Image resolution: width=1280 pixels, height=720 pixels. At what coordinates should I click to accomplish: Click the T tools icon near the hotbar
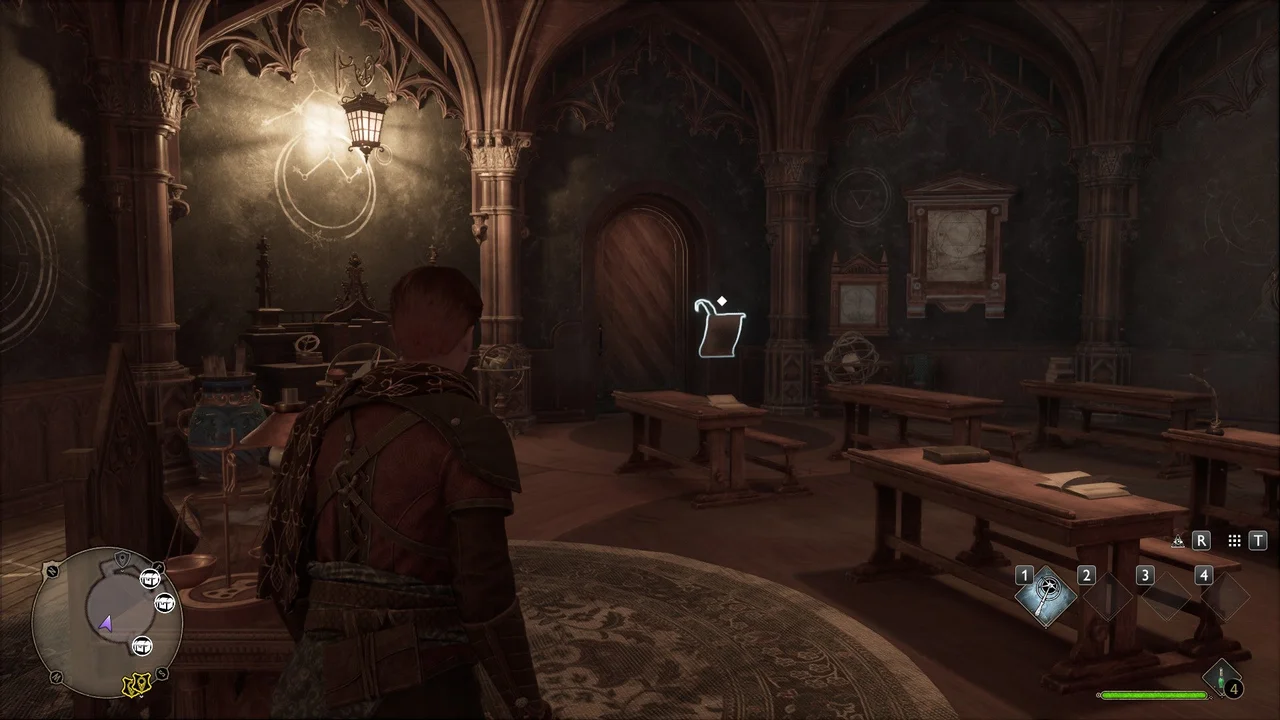coord(1256,541)
